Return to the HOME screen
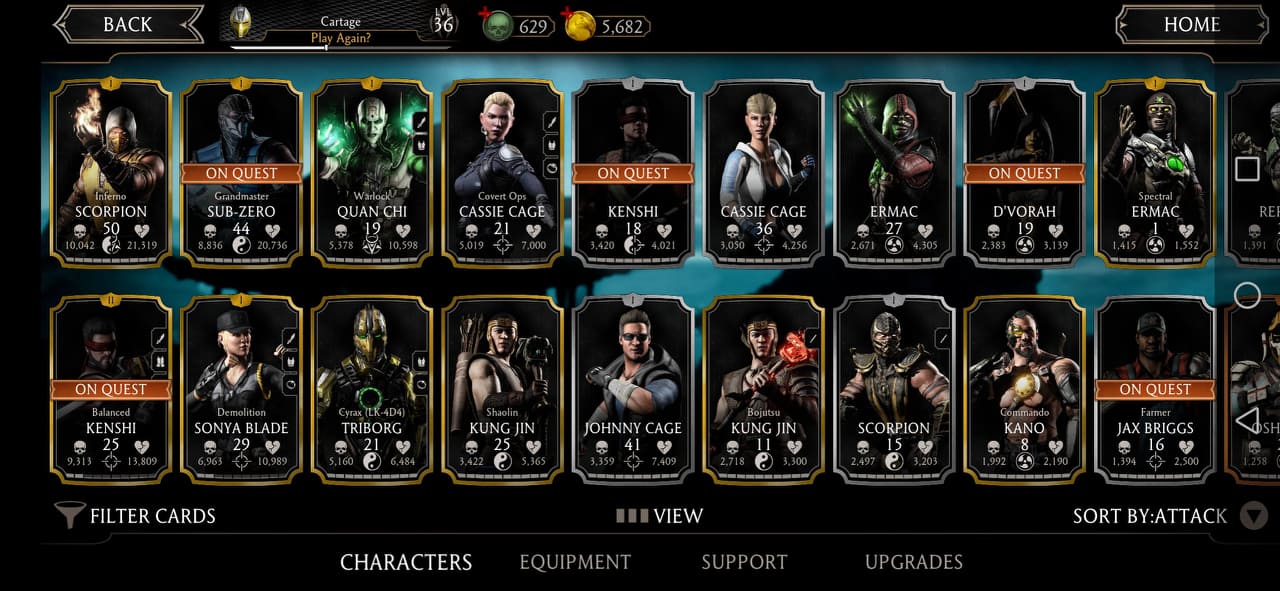This screenshot has width=1280, height=591. [1190, 25]
